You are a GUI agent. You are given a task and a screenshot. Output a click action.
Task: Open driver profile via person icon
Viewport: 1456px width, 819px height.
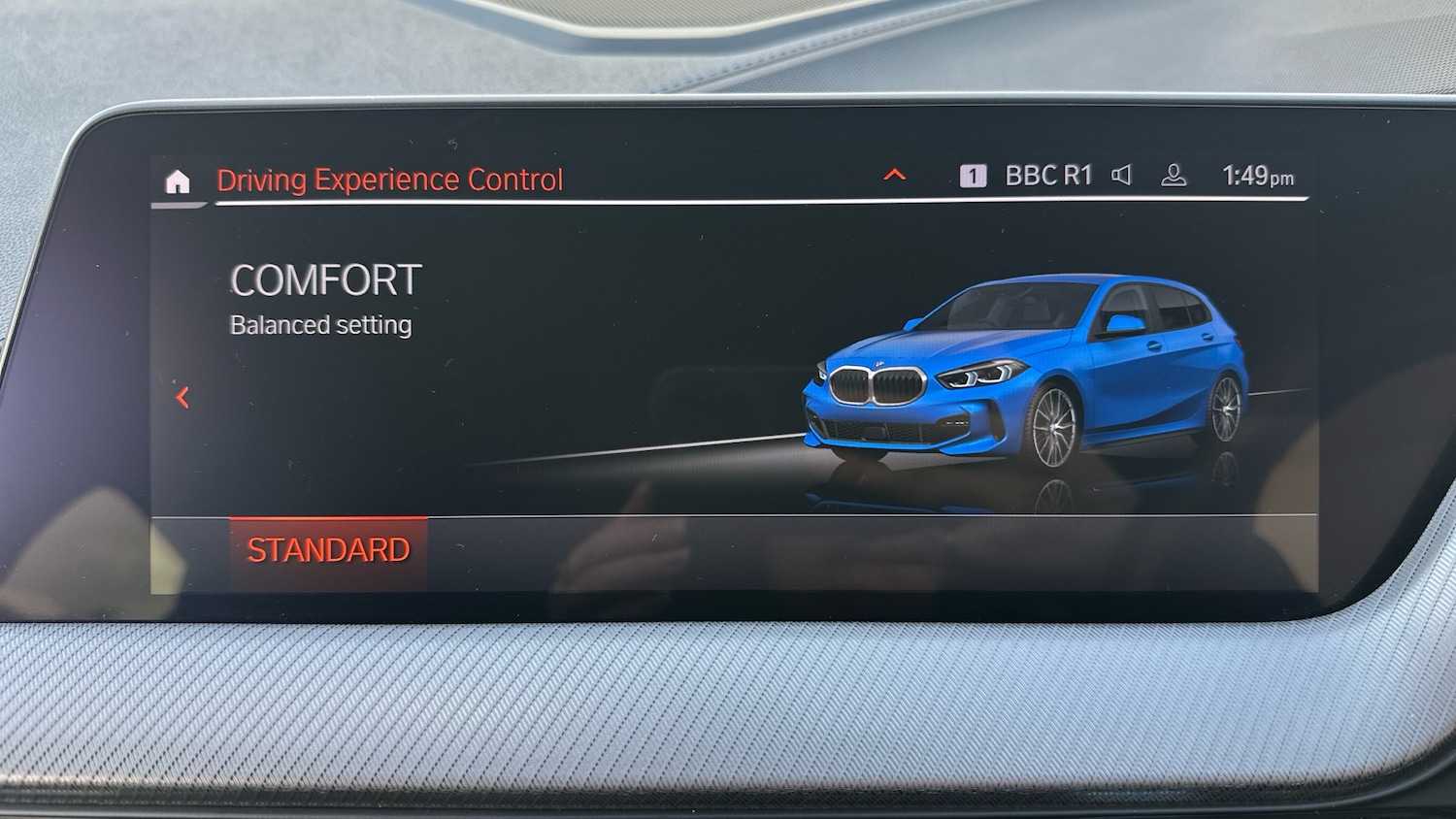(1175, 176)
